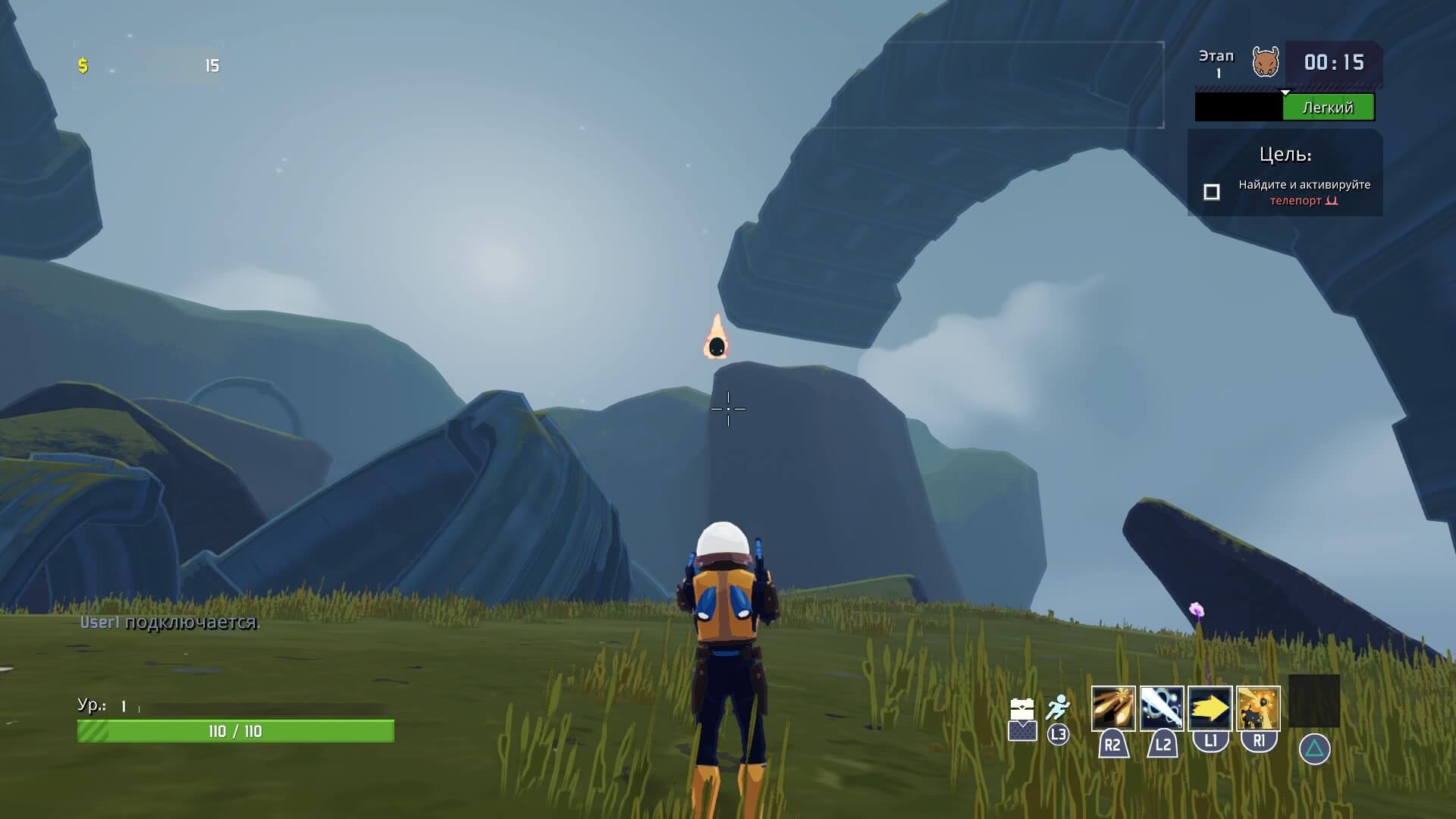
Task: Click the green Легкий difficulty indicator
Action: click(x=1328, y=108)
